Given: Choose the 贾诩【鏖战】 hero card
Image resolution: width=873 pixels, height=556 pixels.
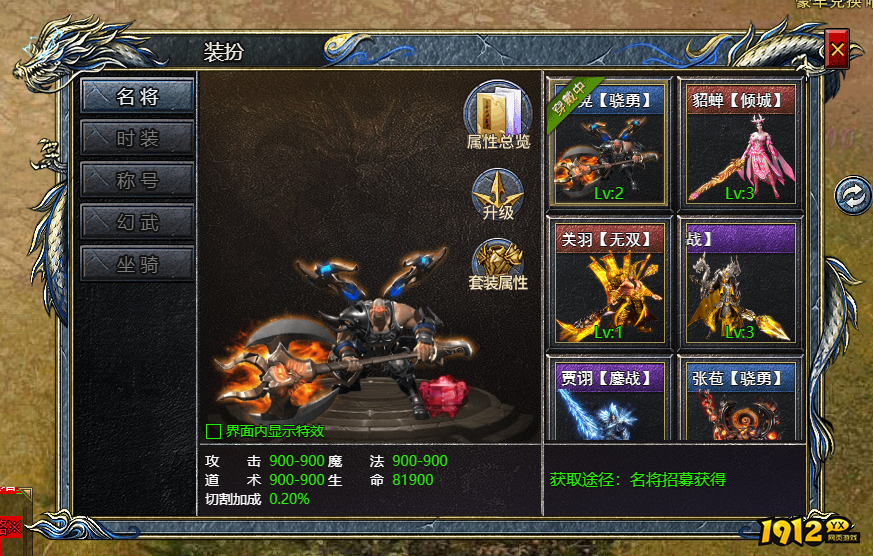Looking at the screenshot, I should point(608,402).
